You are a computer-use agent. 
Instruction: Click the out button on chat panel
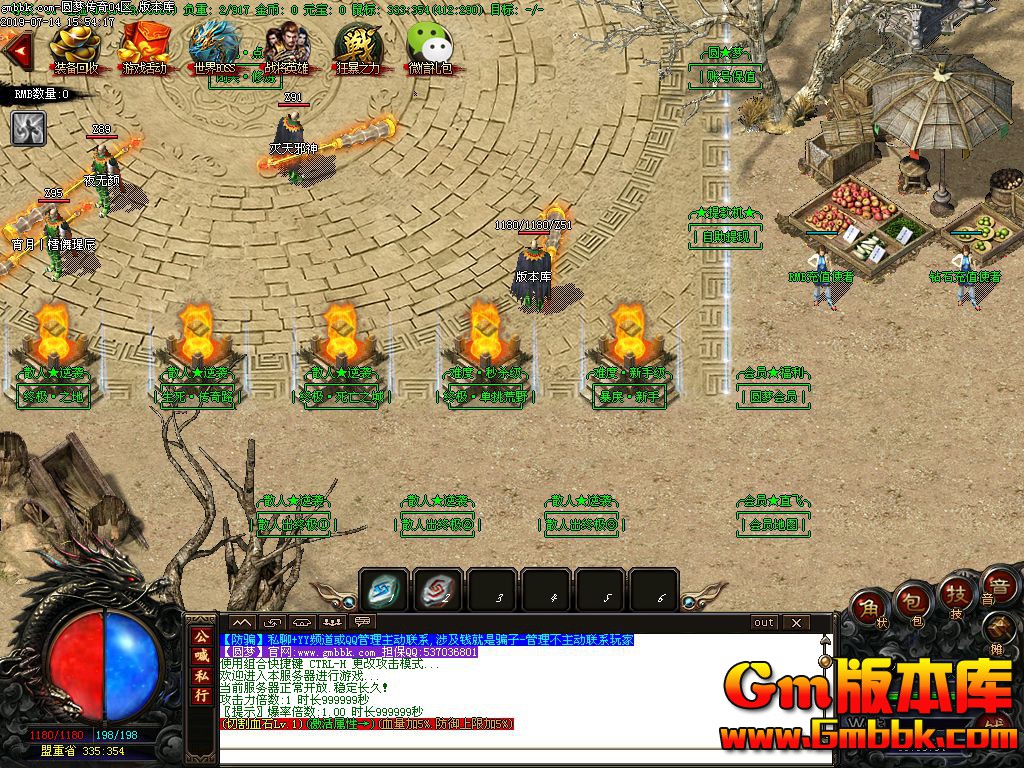coord(764,622)
